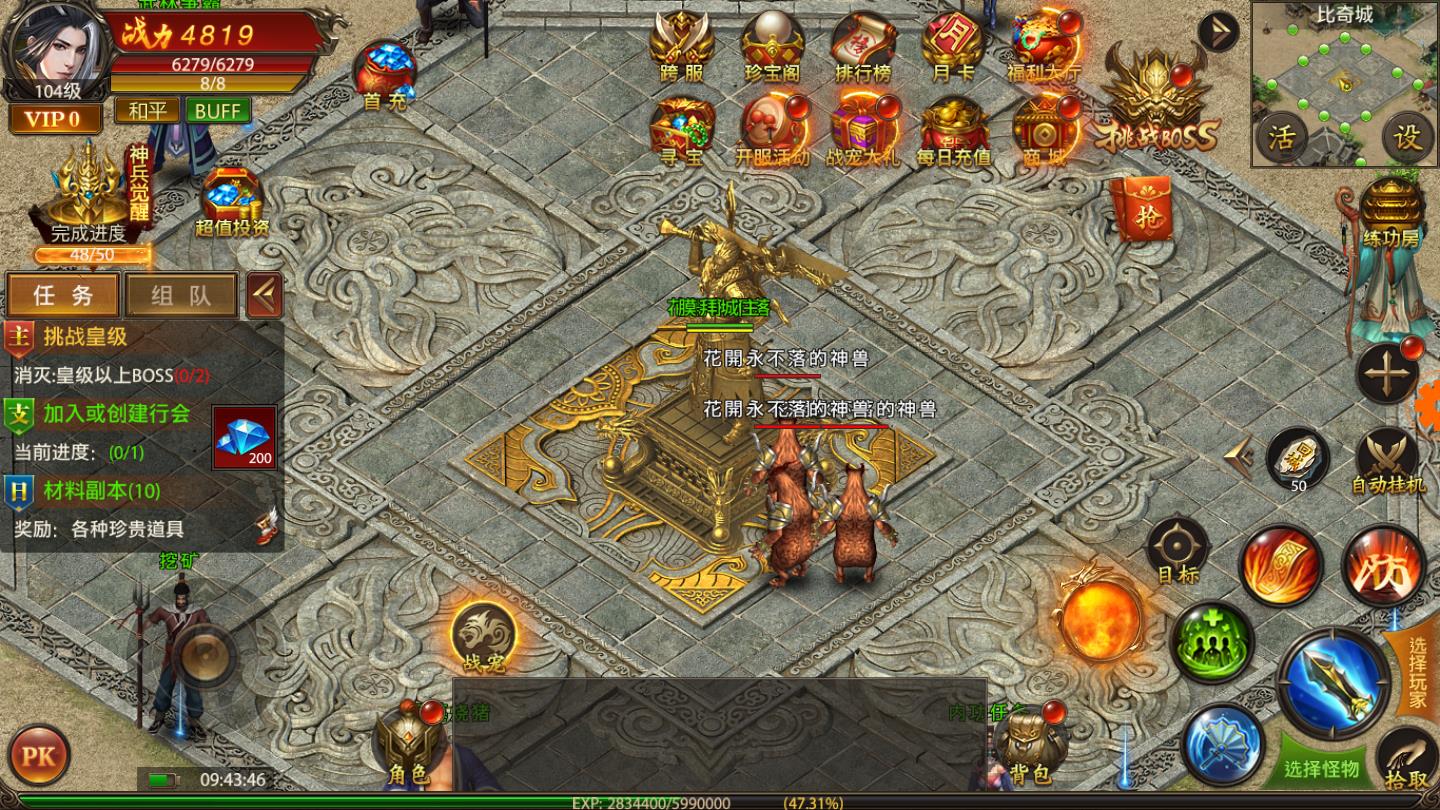
Task: Open the 战宠 battle pet menu
Action: pos(483,635)
